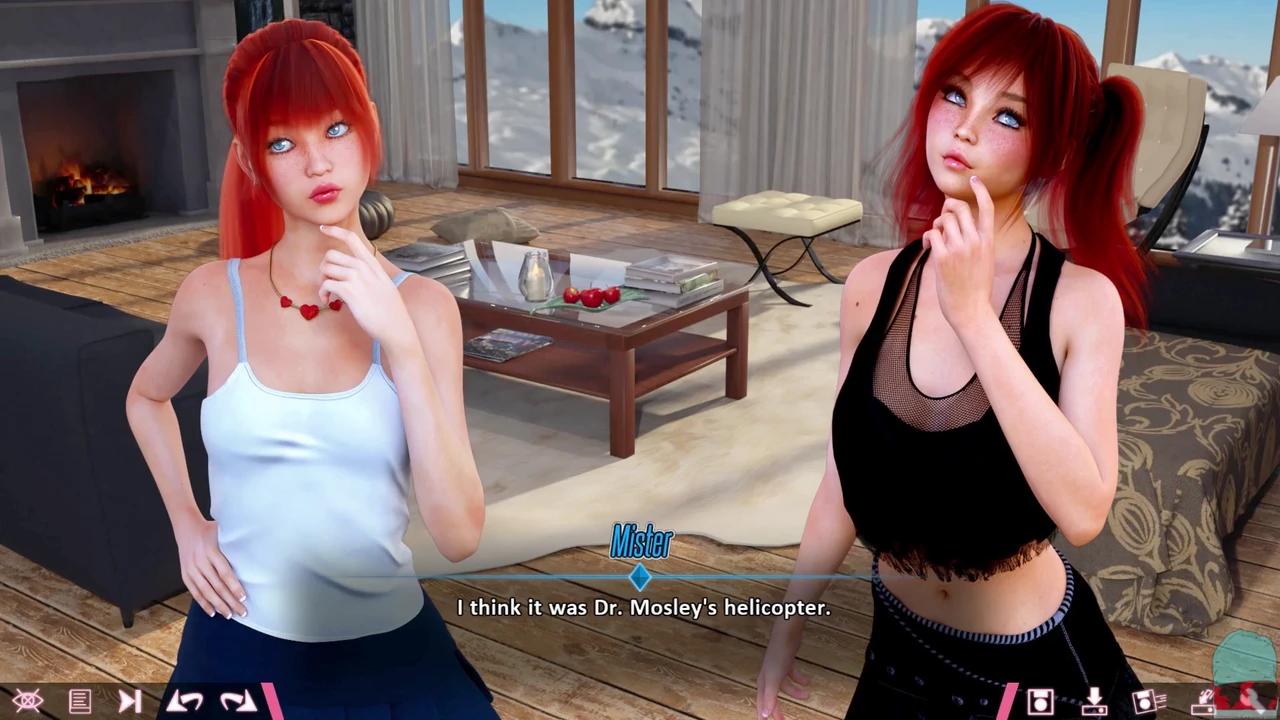
Task: Quick save with the speeding floppy icon
Action: pos(1148,701)
